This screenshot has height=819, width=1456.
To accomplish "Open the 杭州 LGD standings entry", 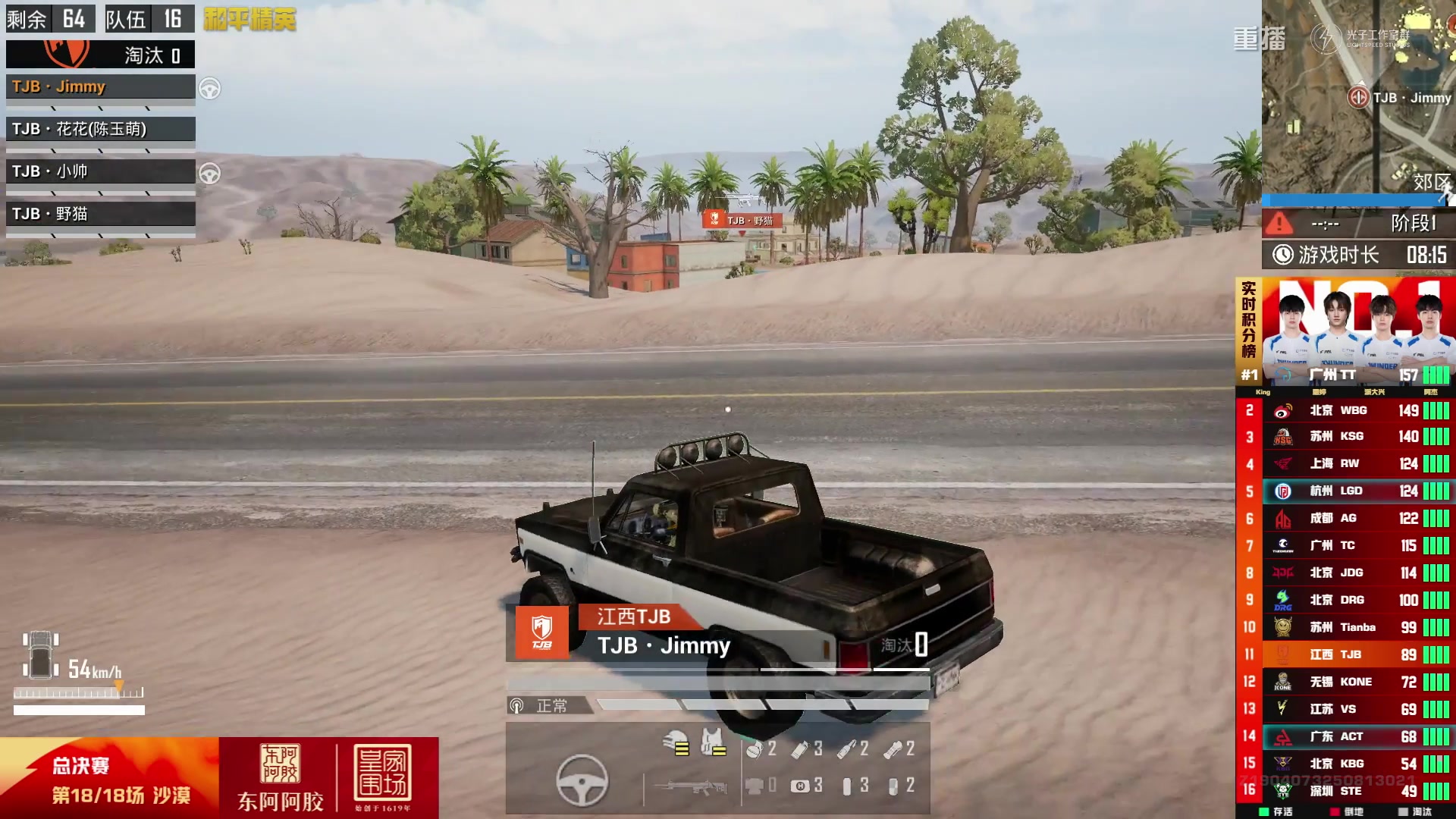I will pyautogui.click(x=1345, y=491).
